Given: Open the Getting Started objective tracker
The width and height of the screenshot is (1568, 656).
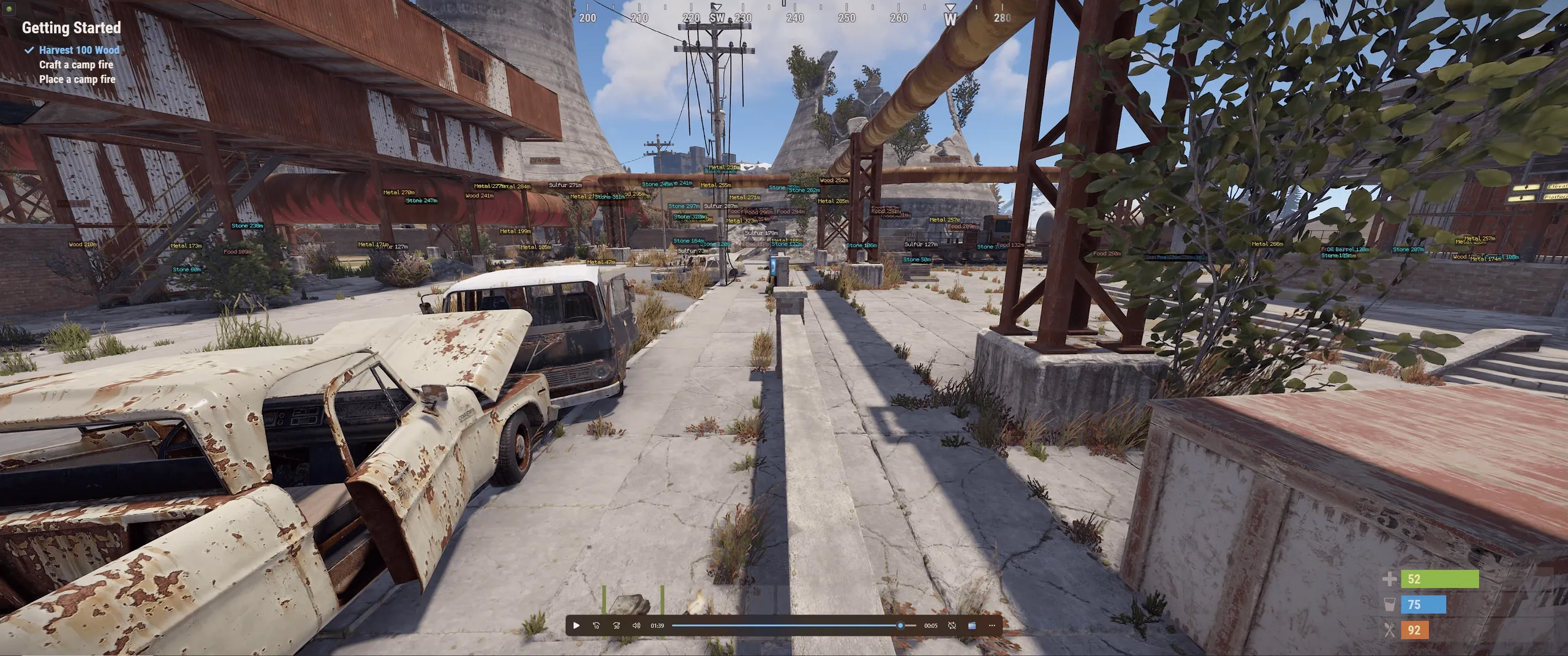Looking at the screenshot, I should (71, 28).
